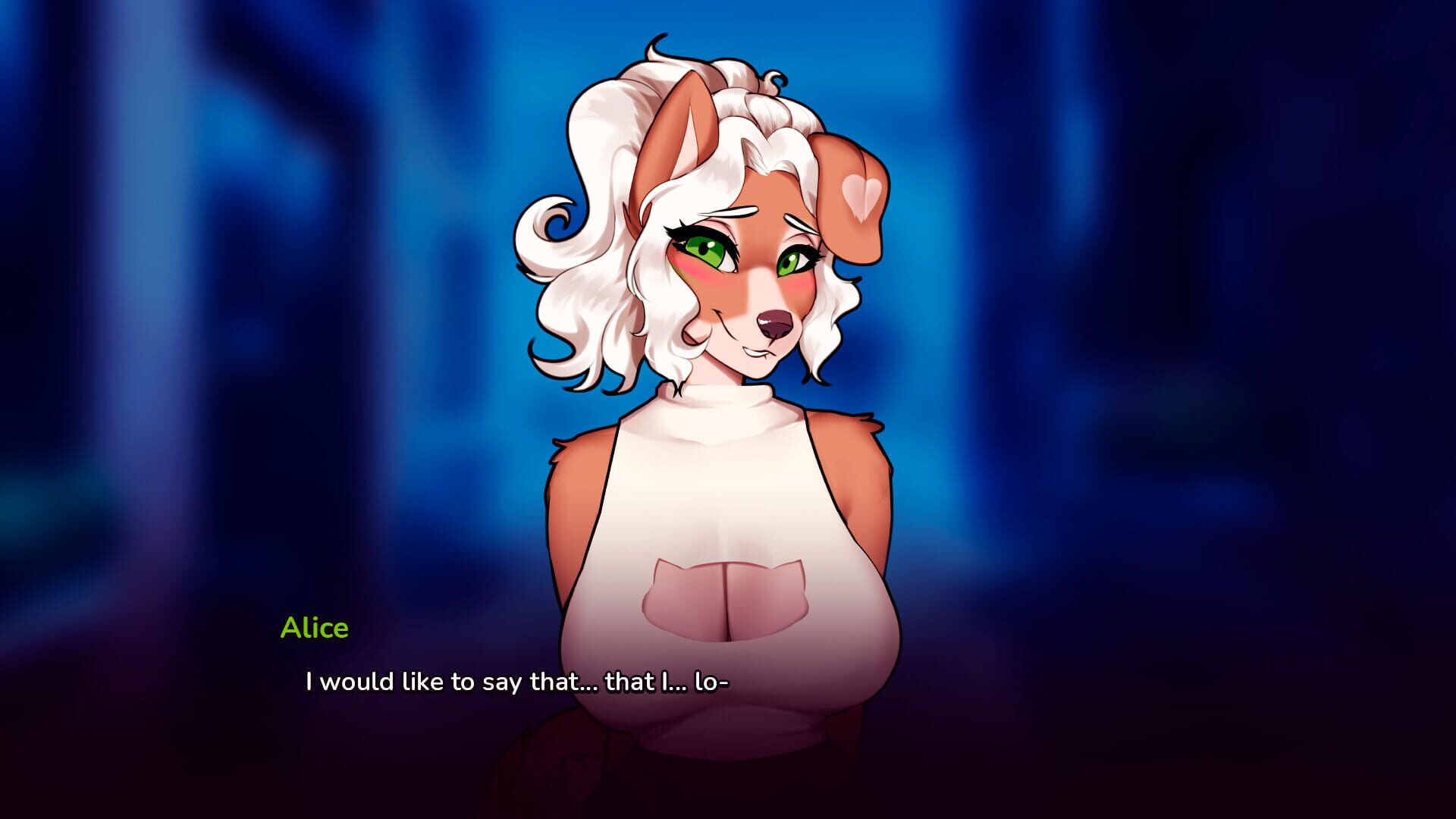The height and width of the screenshot is (819, 1456).
Task: Click the green 'Alice' text
Action: [x=315, y=627]
